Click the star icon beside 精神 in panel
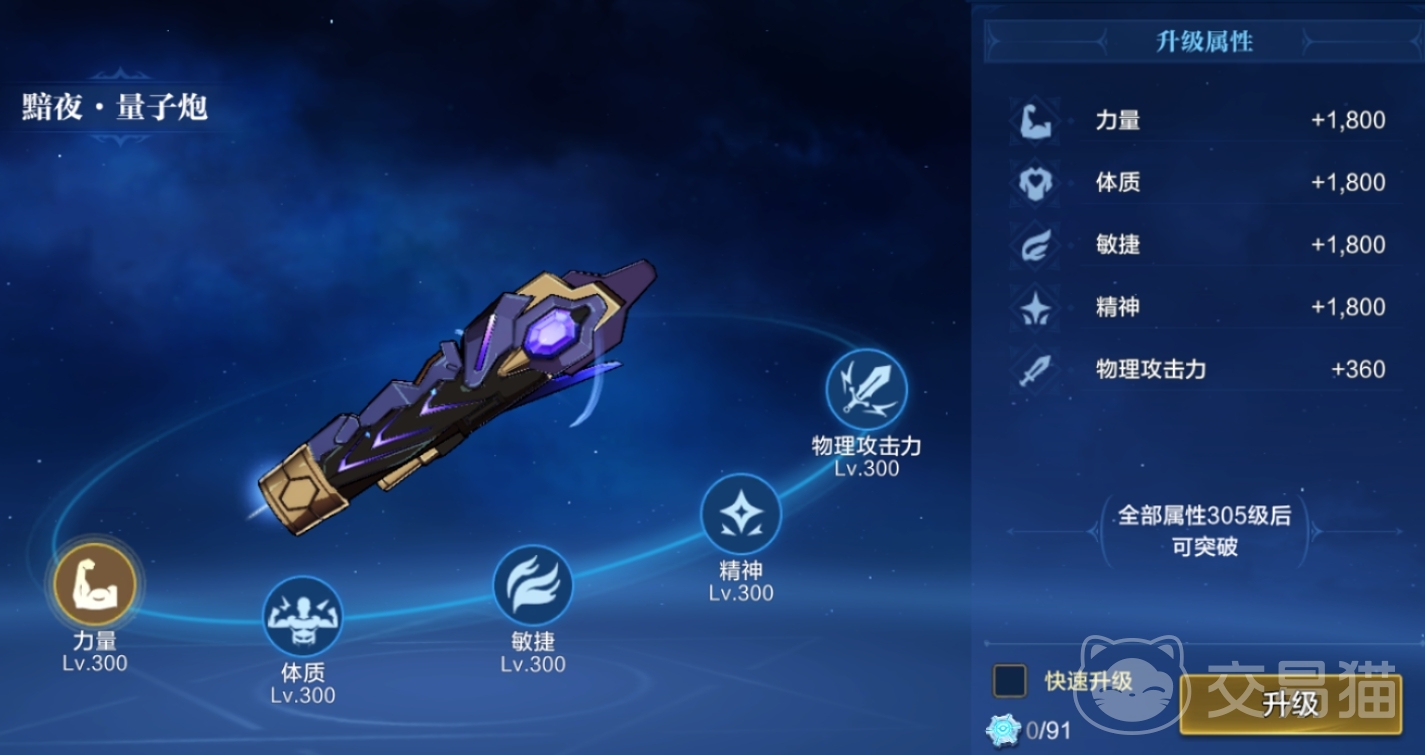This screenshot has width=1425, height=755. 1035,307
